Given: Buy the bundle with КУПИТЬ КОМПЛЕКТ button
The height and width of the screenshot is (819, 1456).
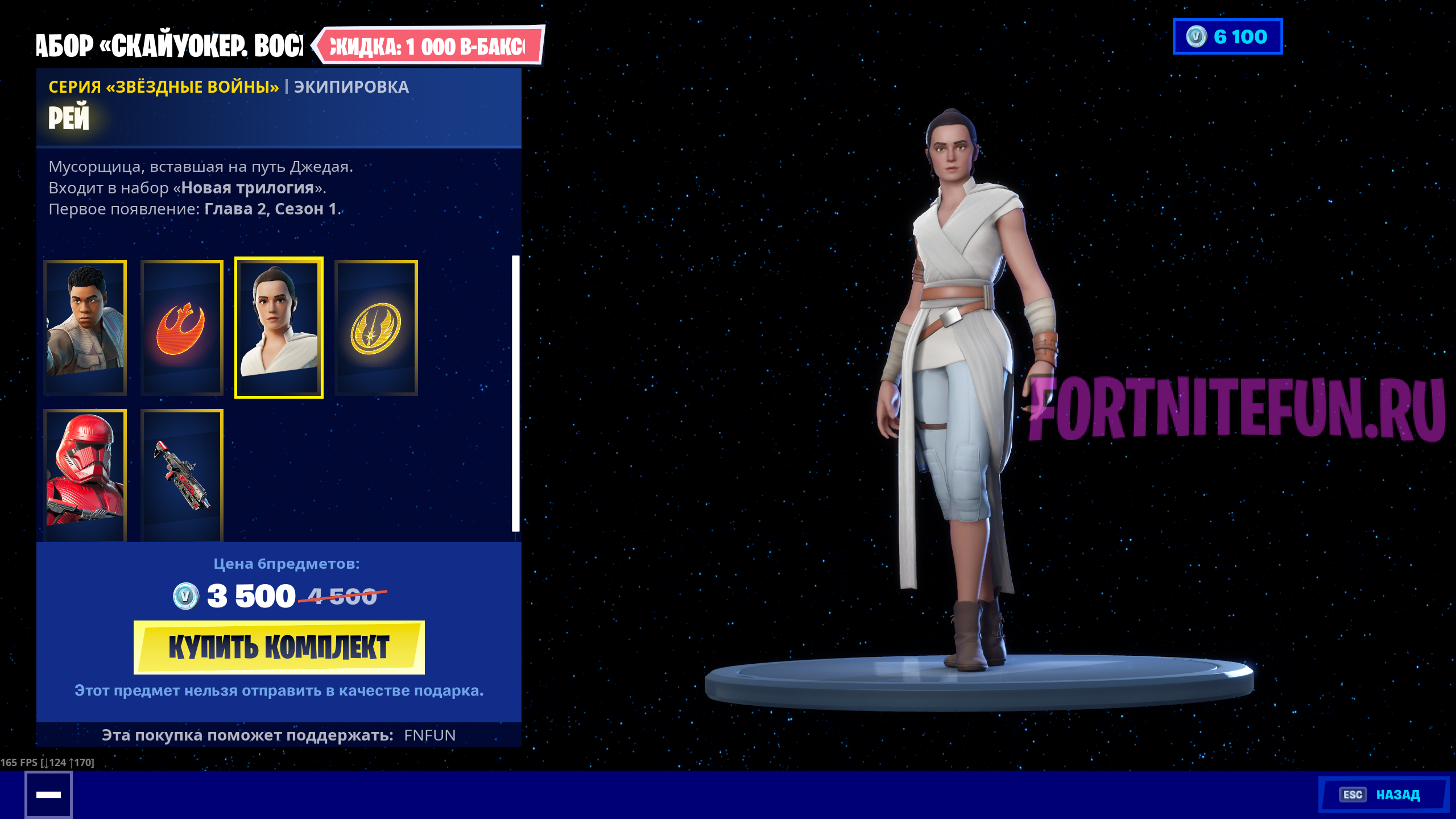Looking at the screenshot, I should coord(279,647).
